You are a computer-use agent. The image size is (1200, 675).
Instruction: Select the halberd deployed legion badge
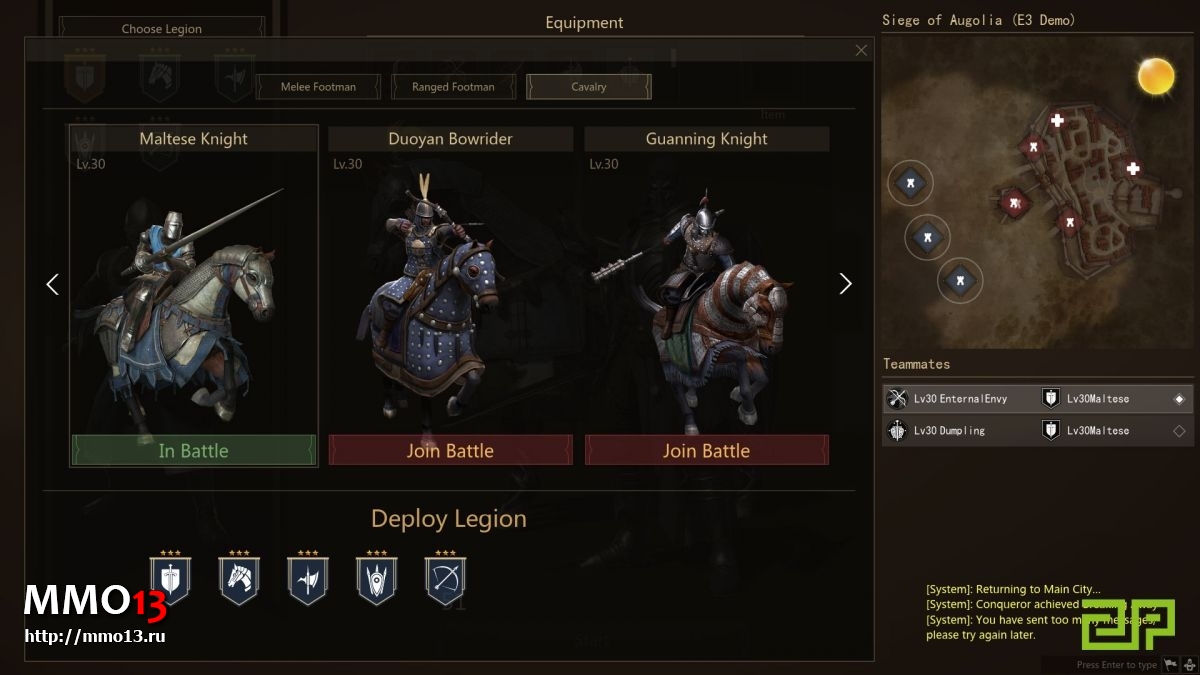[x=308, y=579]
